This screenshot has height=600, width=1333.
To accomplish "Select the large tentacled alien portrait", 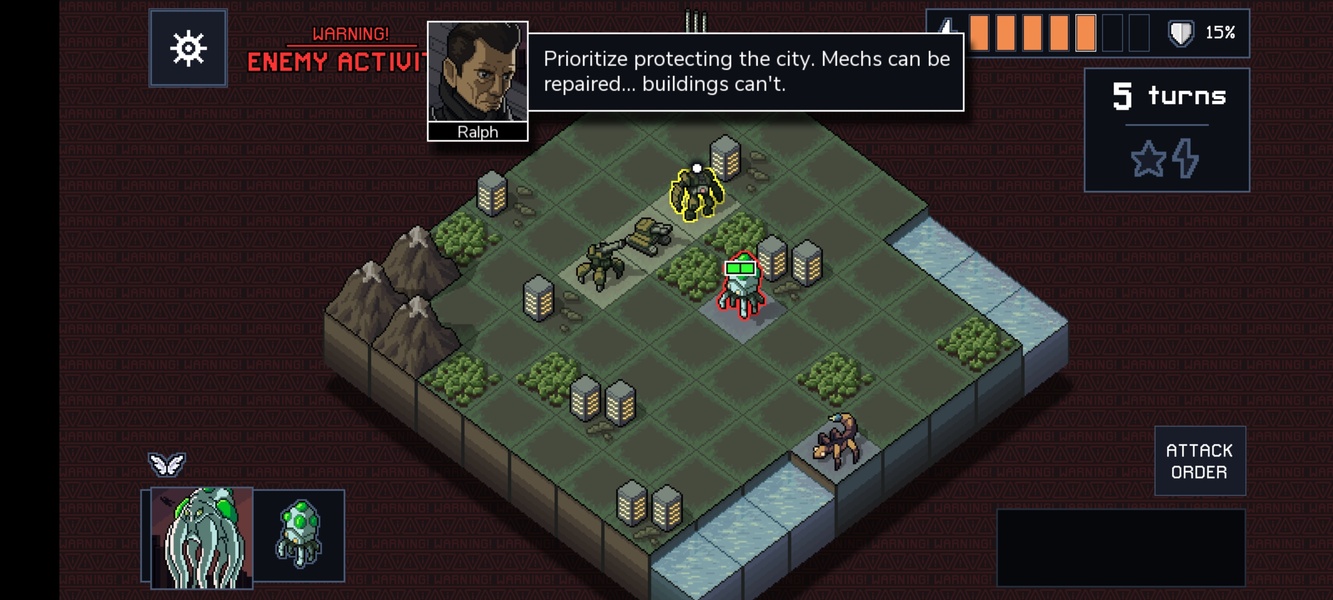I will pos(201,536).
